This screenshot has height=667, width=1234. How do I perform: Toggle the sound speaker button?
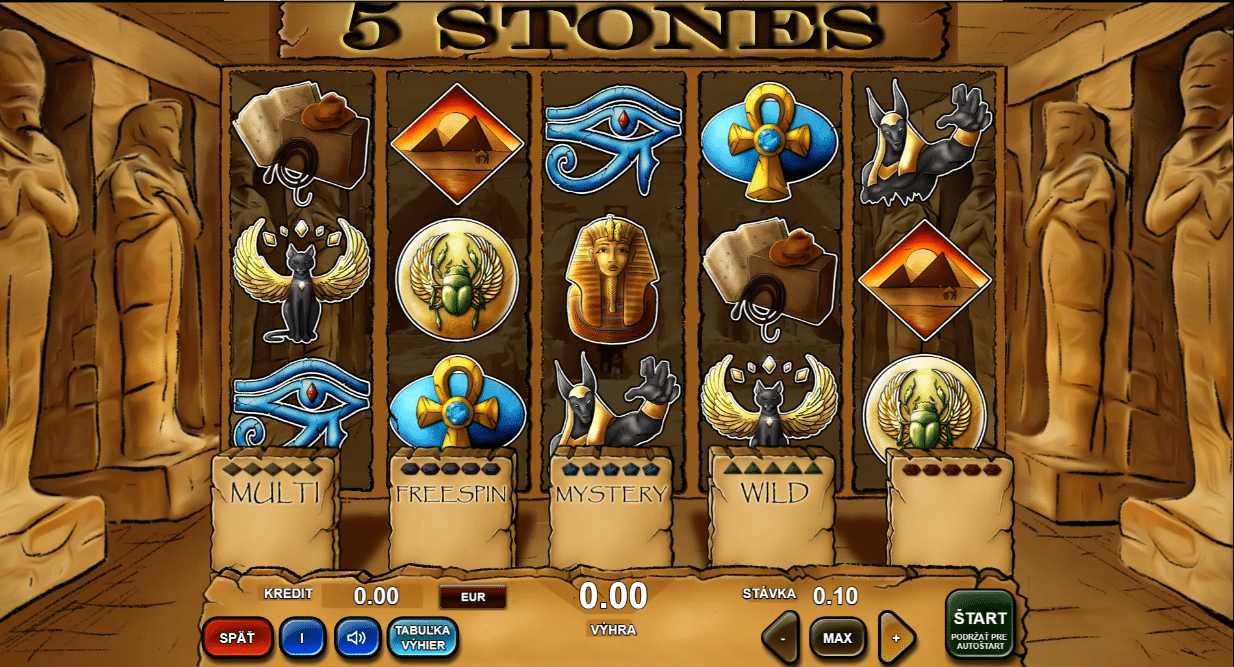click(357, 637)
